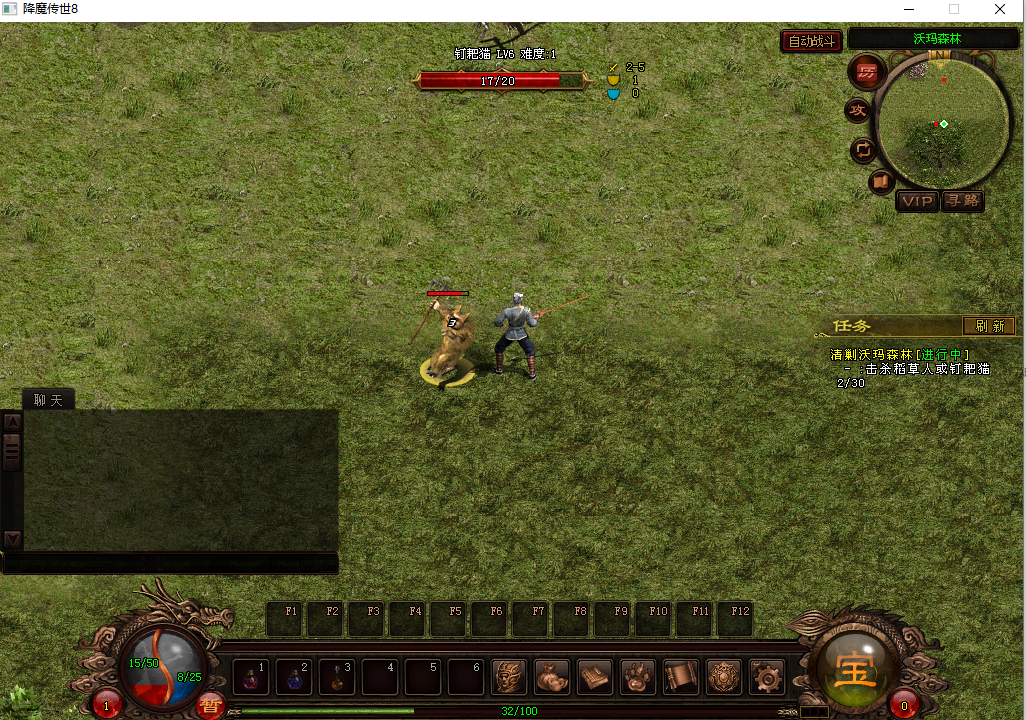
Task: Toggle the 自动战斗 auto-battle button
Action: (x=811, y=41)
